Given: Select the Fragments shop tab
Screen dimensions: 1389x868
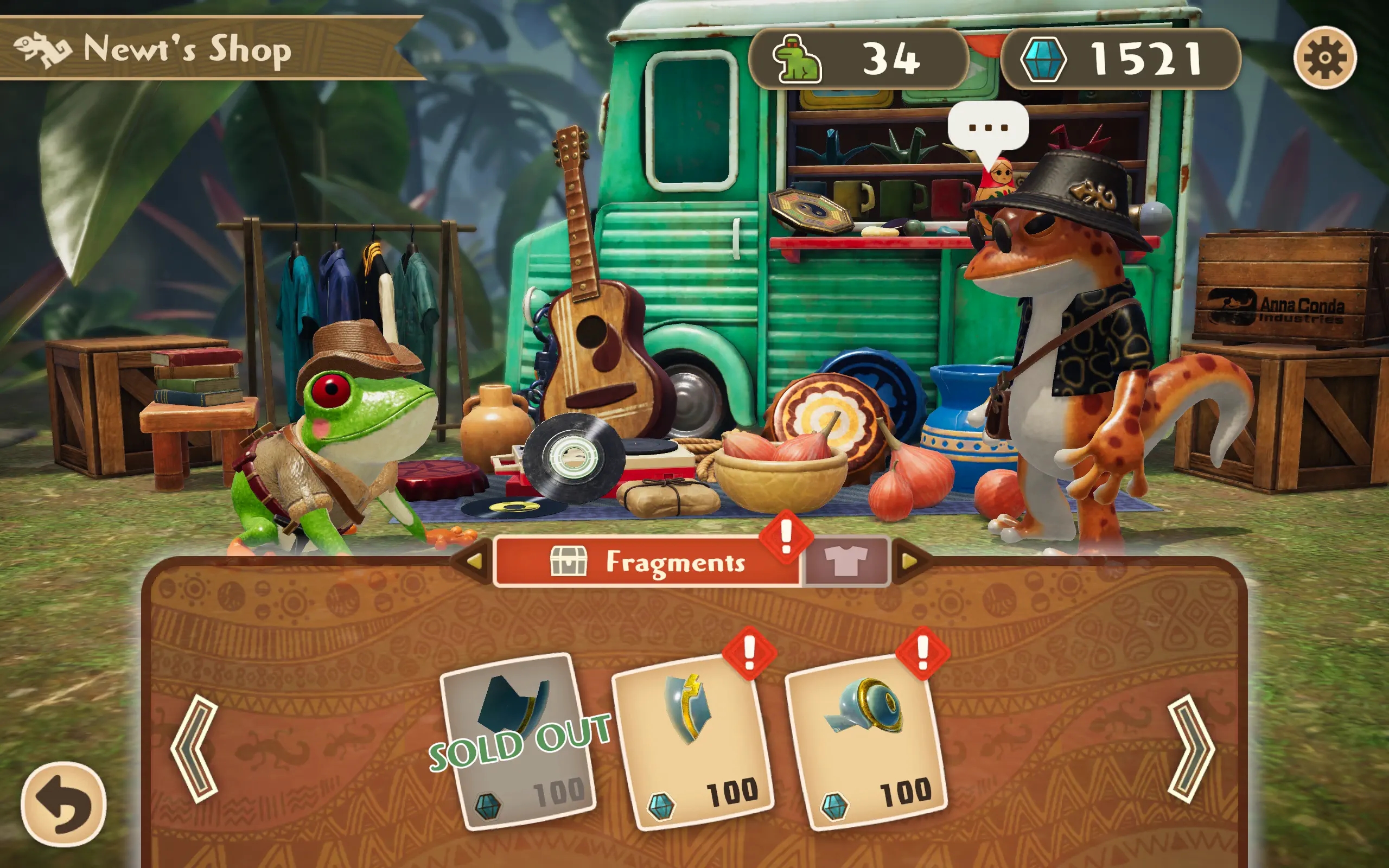Looking at the screenshot, I should [x=647, y=561].
